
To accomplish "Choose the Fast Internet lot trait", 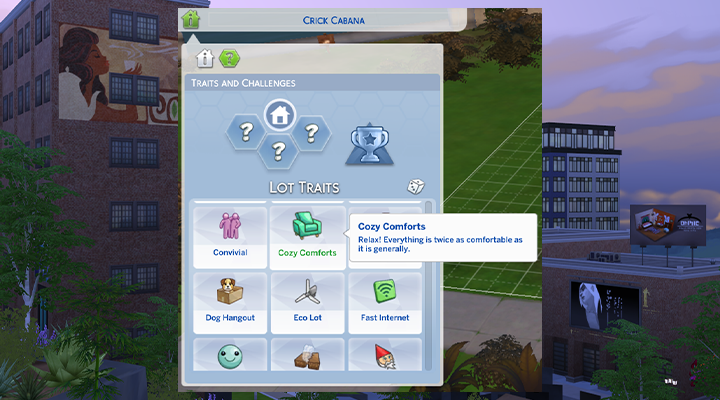I will tap(384, 302).
